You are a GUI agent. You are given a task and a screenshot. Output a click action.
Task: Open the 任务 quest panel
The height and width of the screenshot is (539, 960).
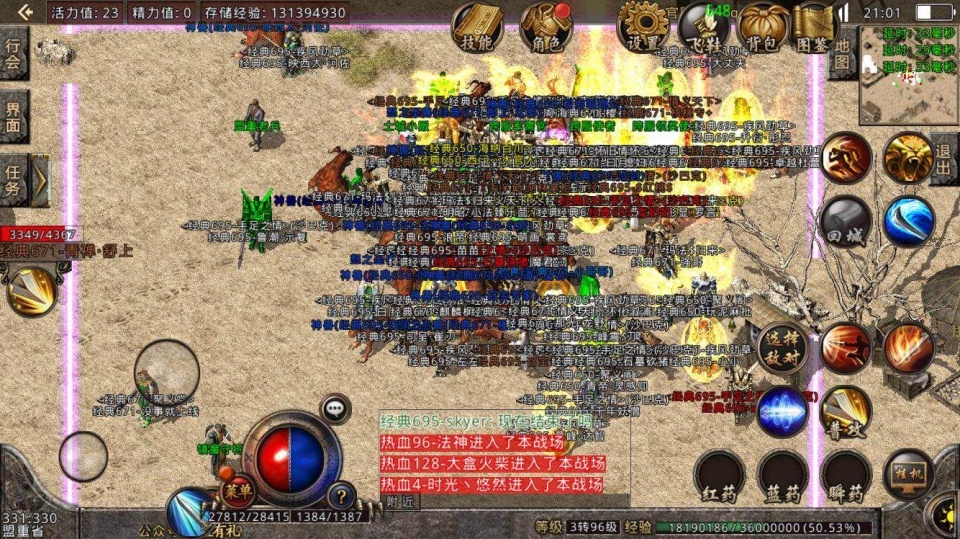[x=13, y=178]
